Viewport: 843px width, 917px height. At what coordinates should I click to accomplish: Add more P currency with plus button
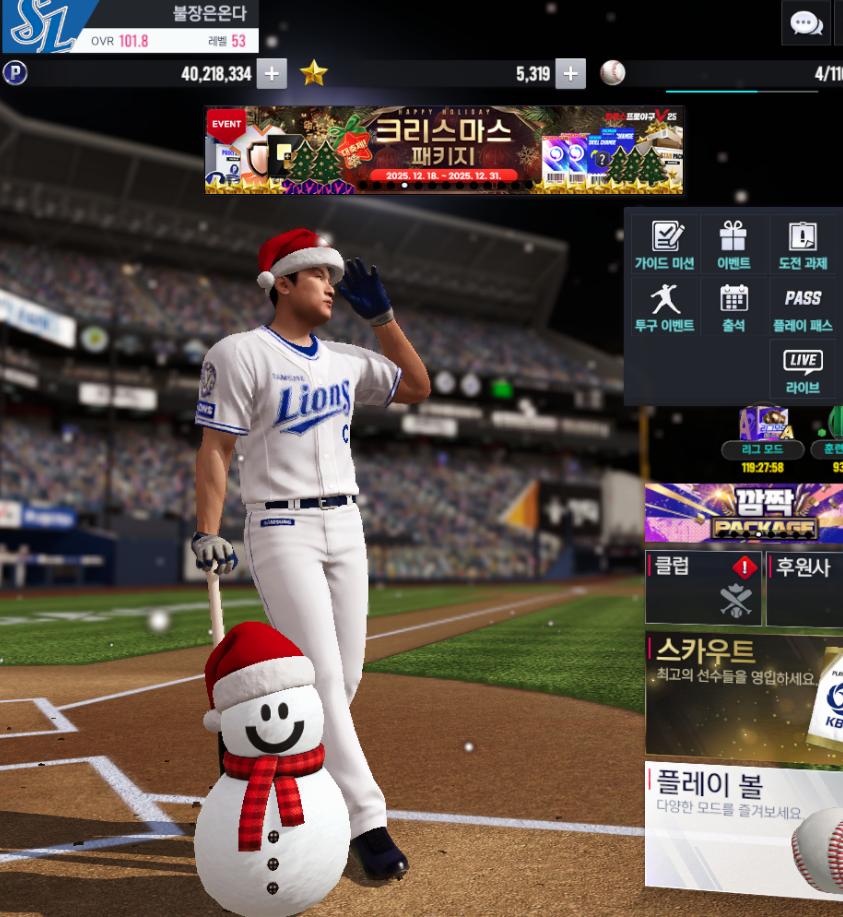pyautogui.click(x=272, y=74)
